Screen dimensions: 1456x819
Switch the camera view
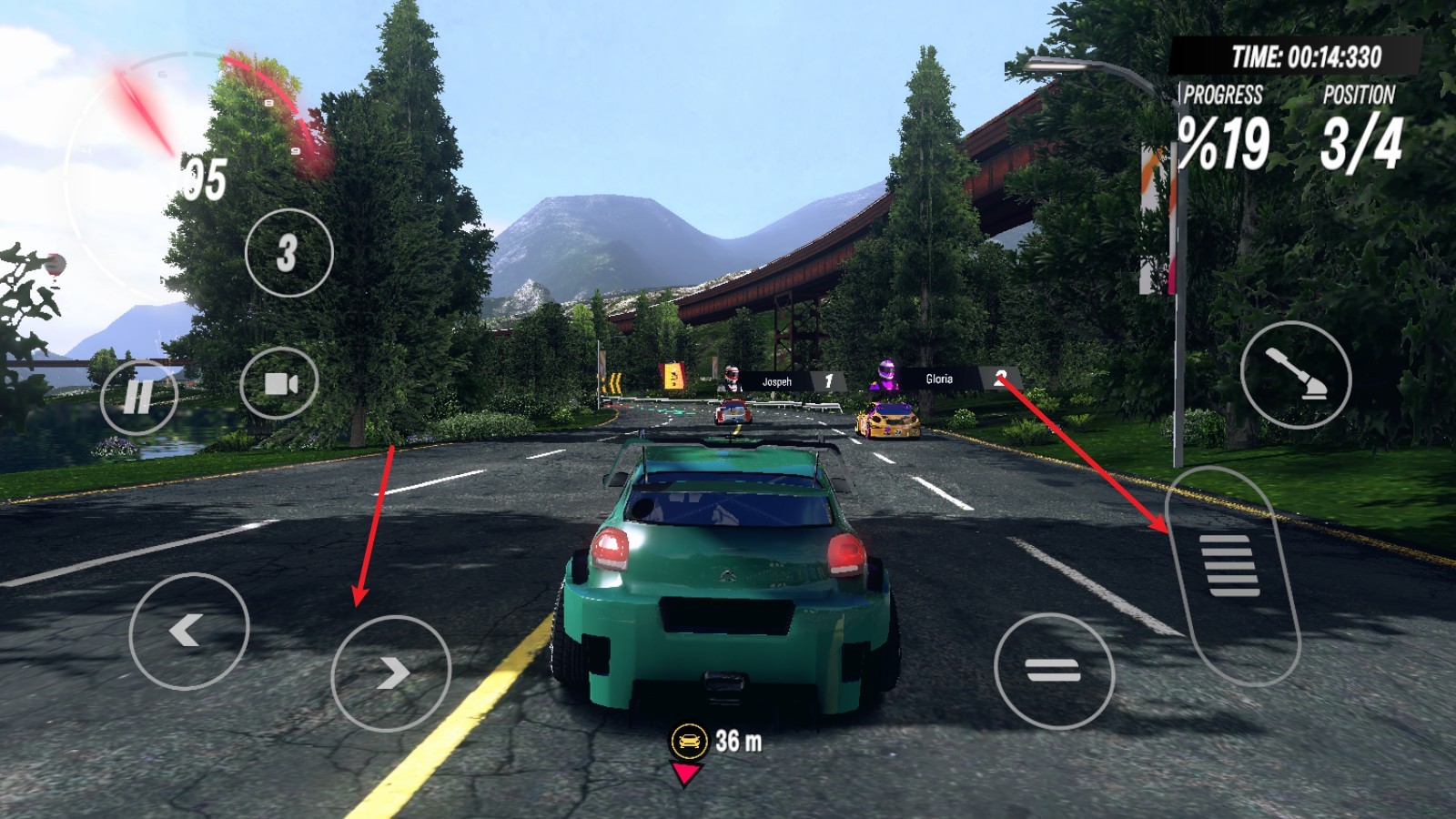click(279, 383)
